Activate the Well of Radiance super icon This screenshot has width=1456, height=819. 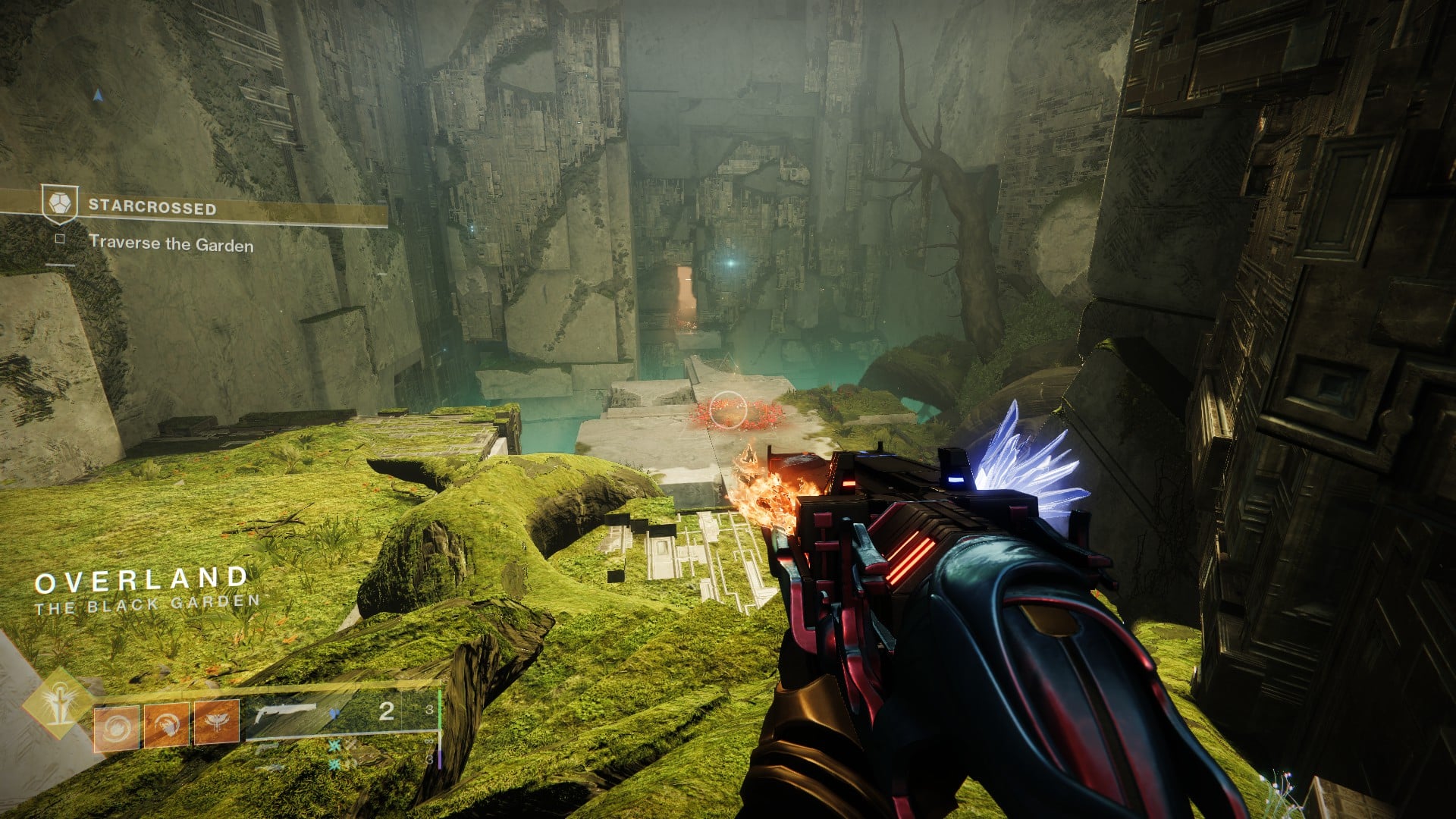pyautogui.click(x=58, y=704)
